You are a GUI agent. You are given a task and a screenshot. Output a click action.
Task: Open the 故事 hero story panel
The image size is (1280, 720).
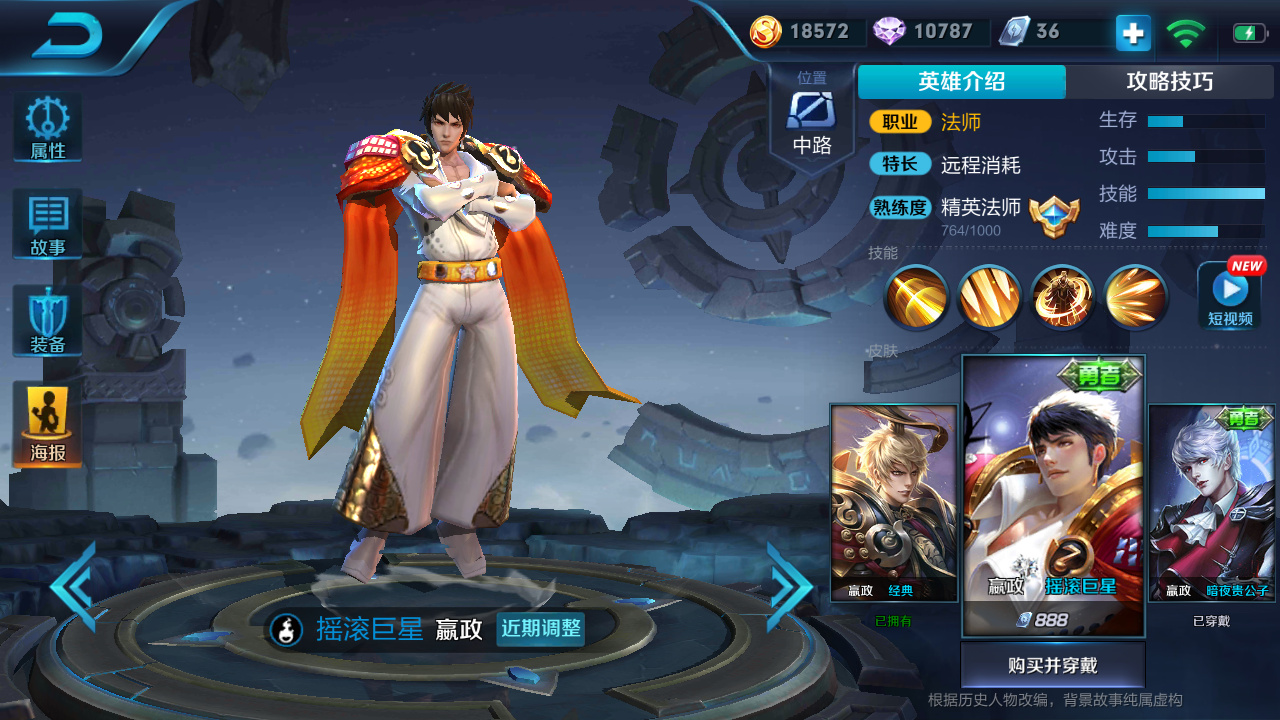pyautogui.click(x=46, y=224)
